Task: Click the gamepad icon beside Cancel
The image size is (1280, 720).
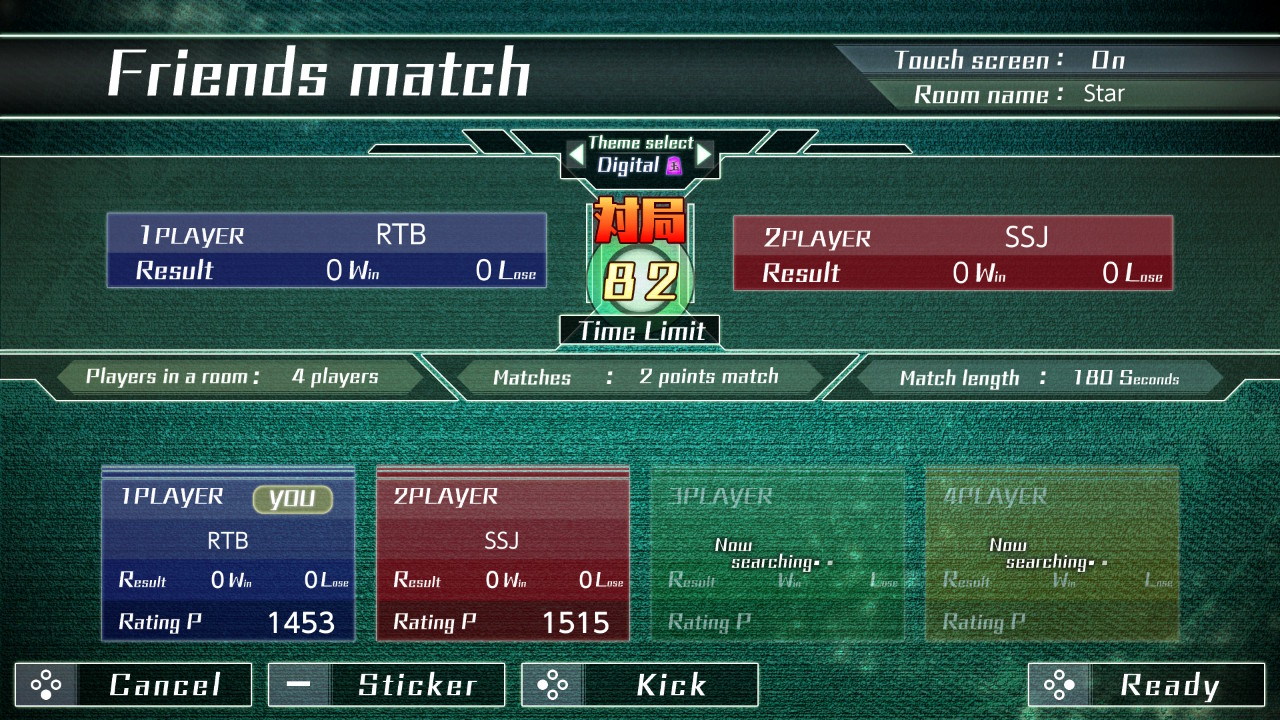Action: (45, 685)
